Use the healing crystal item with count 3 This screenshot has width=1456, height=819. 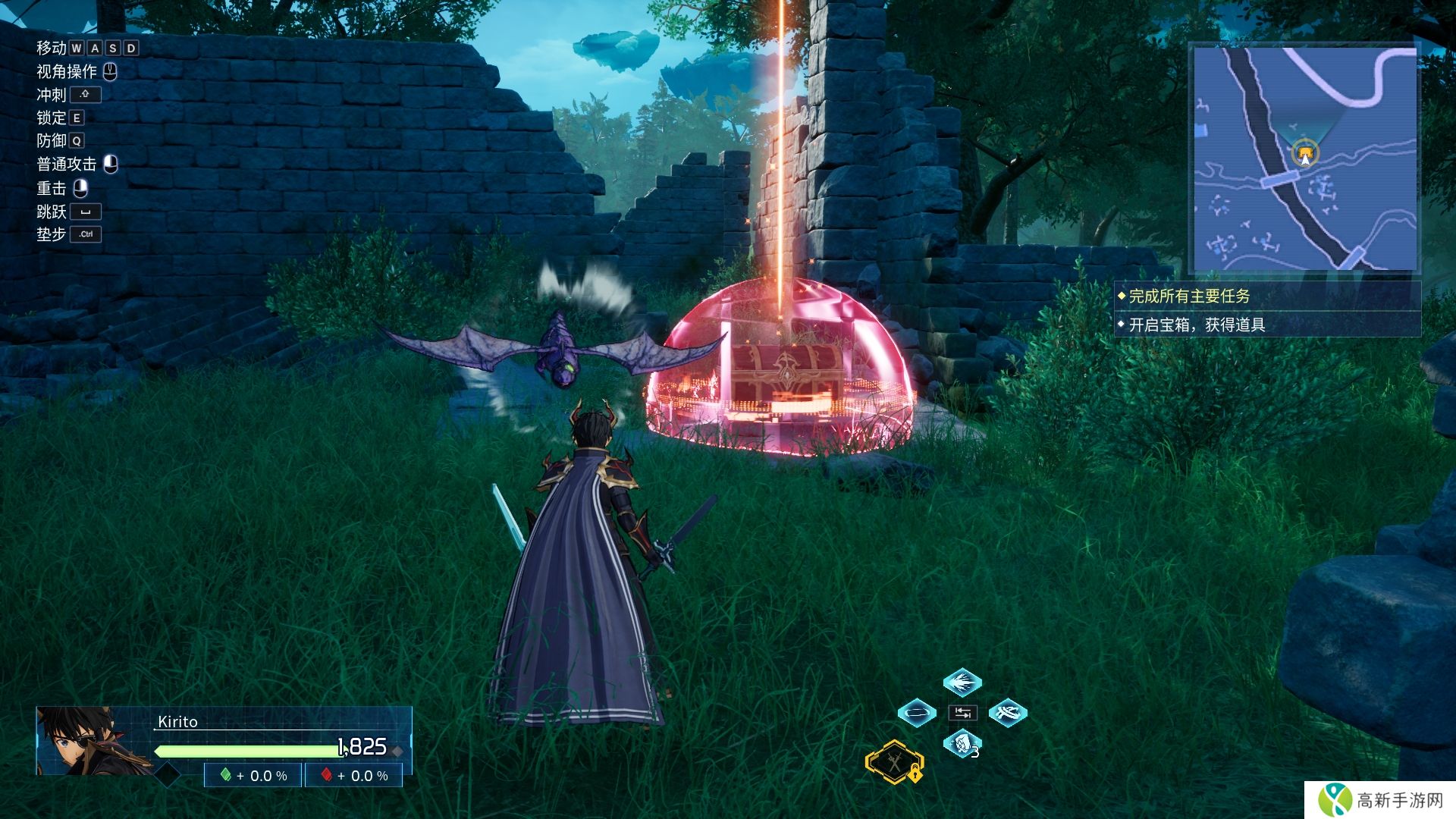(962, 744)
